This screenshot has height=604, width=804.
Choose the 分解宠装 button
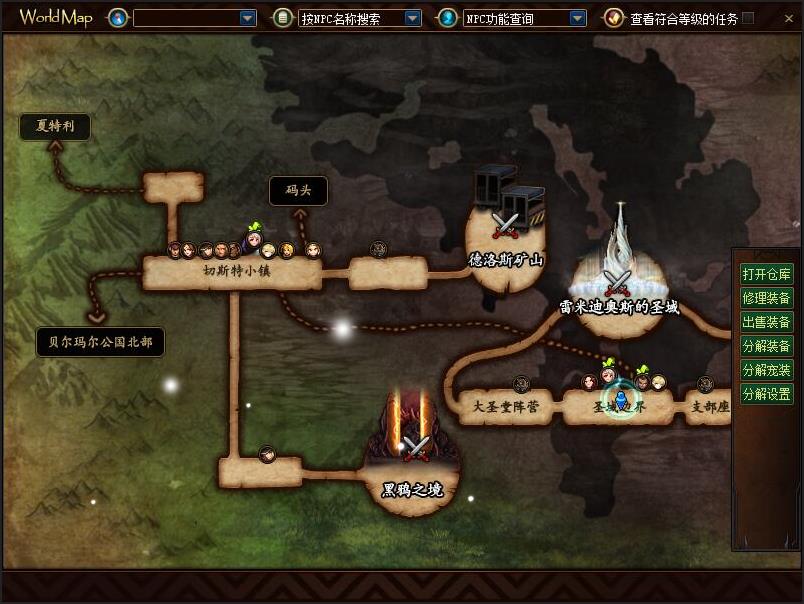point(766,370)
